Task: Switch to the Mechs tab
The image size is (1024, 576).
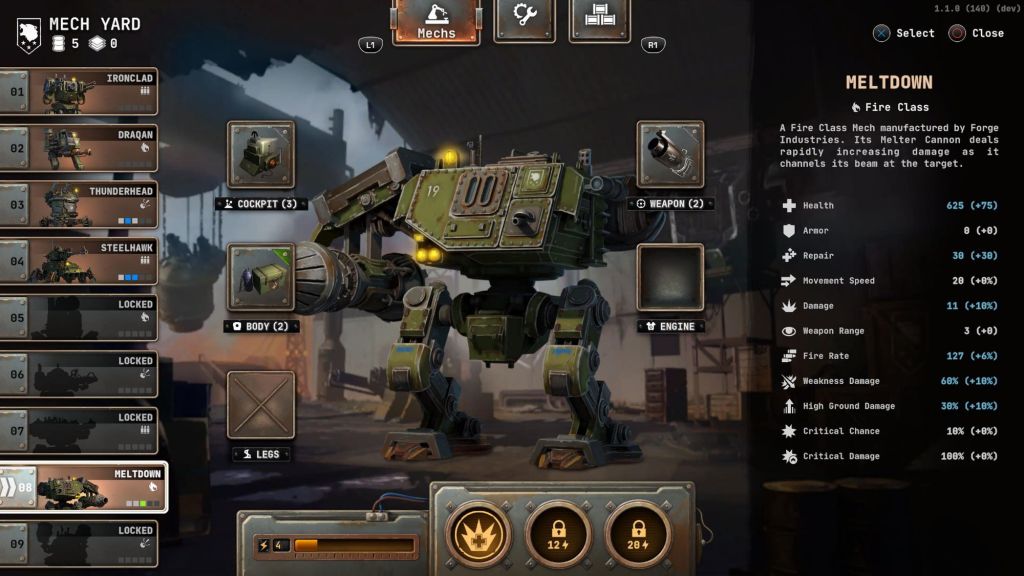Action: click(x=436, y=22)
